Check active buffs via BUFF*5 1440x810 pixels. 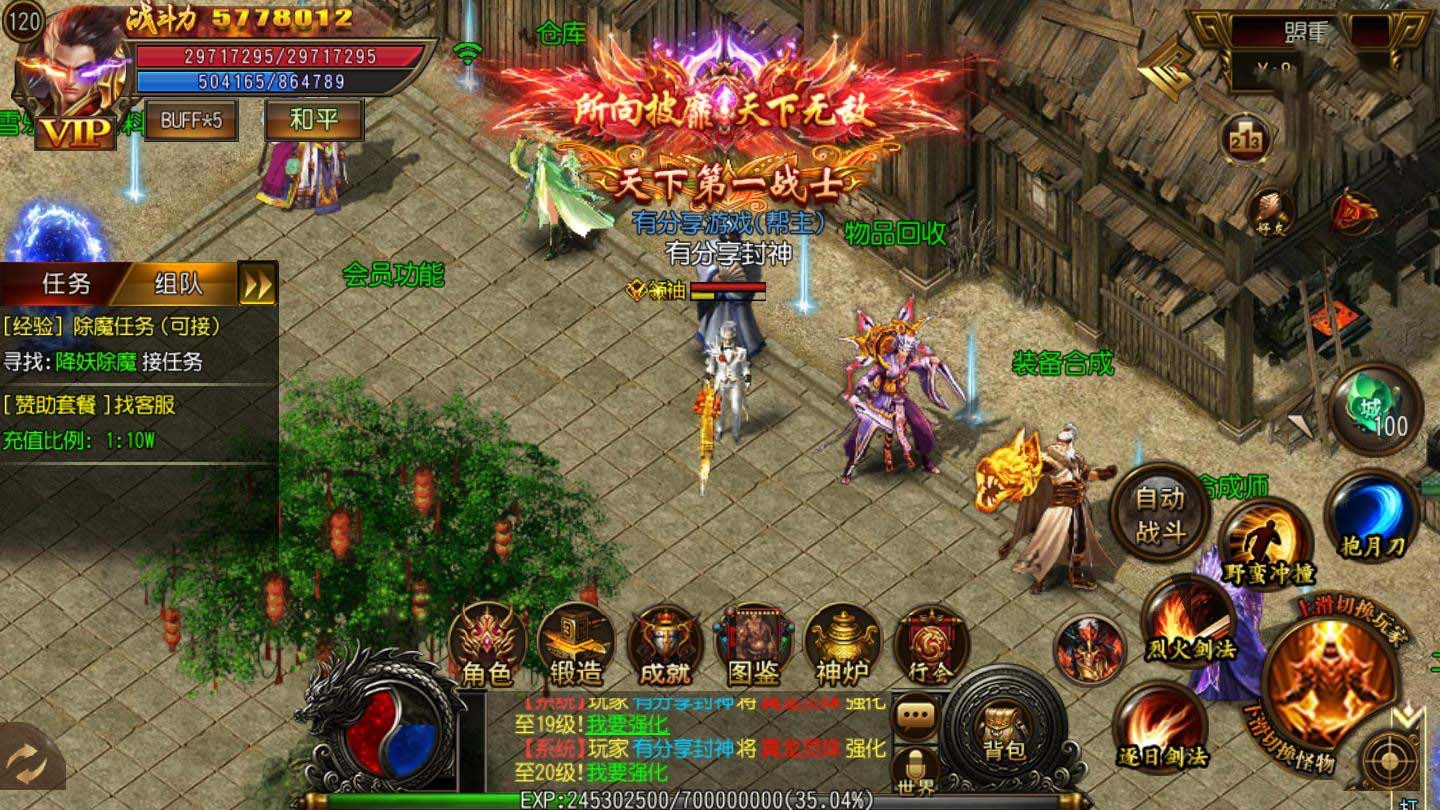point(191,121)
